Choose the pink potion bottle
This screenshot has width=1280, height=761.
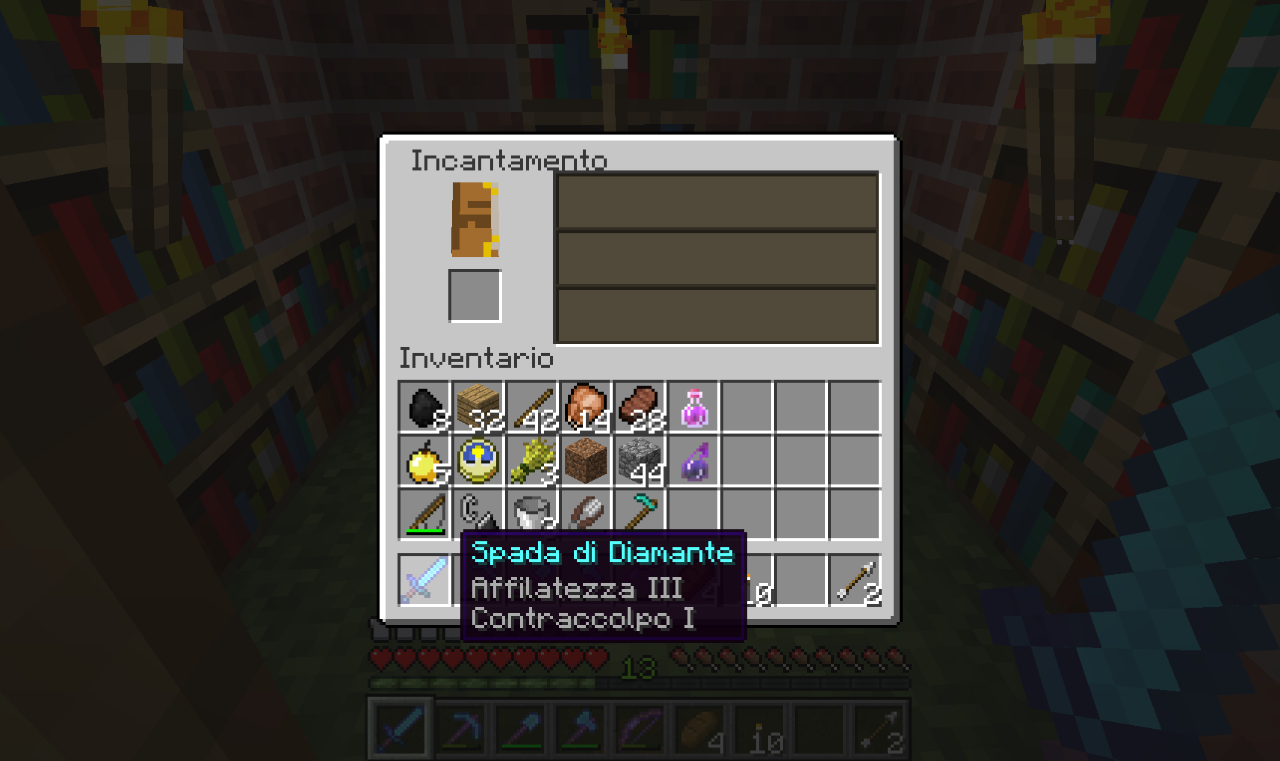click(695, 407)
